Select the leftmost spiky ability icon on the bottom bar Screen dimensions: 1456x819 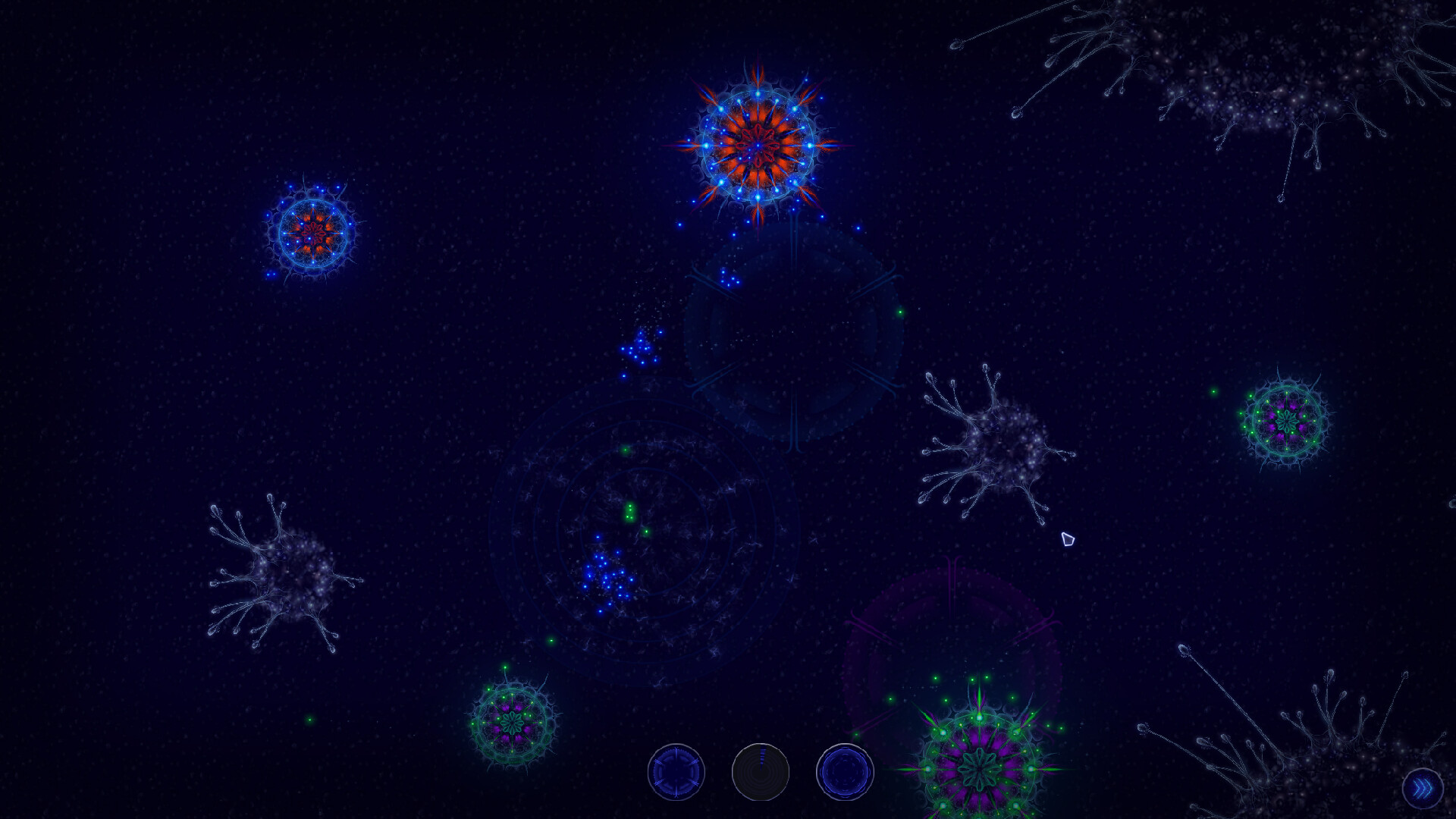click(677, 771)
